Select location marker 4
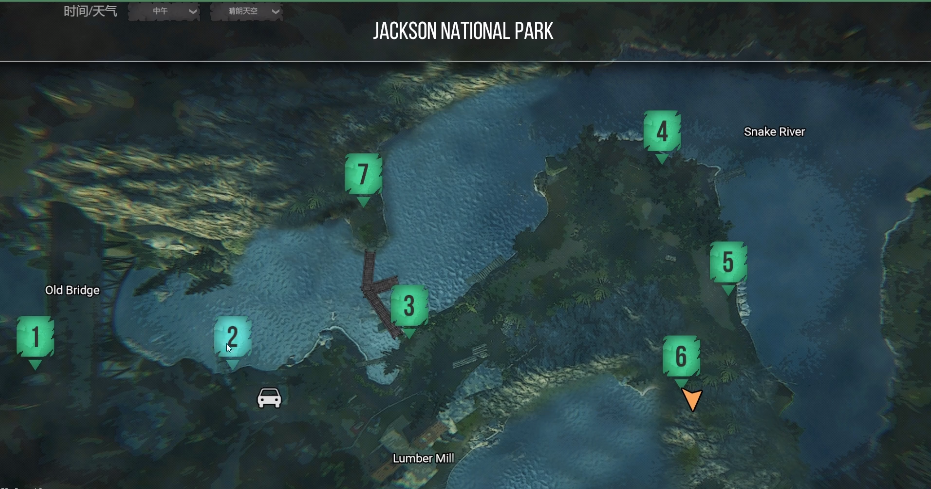The width and height of the screenshot is (931, 489). pos(662,132)
